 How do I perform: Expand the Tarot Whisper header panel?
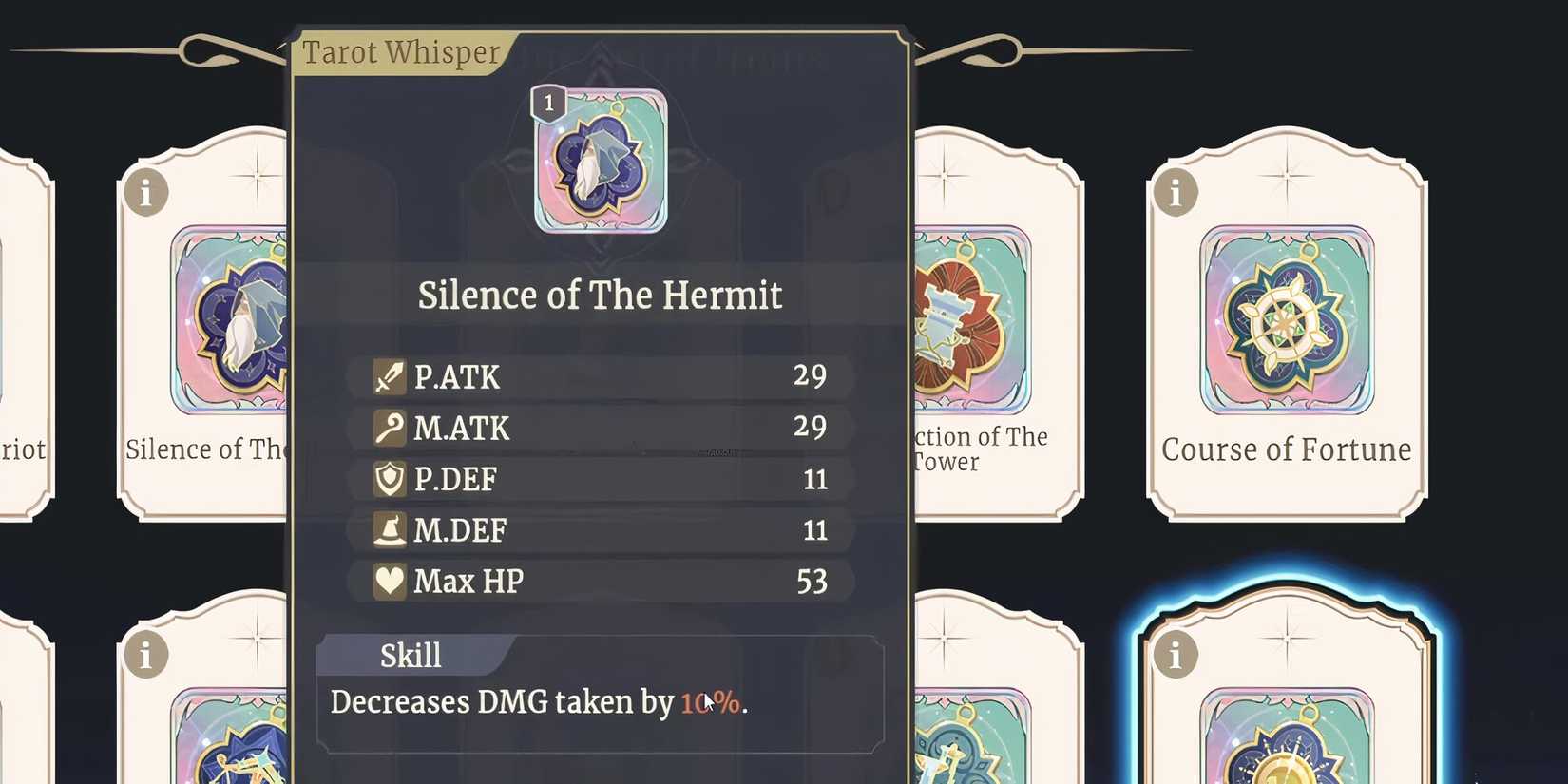[400, 51]
